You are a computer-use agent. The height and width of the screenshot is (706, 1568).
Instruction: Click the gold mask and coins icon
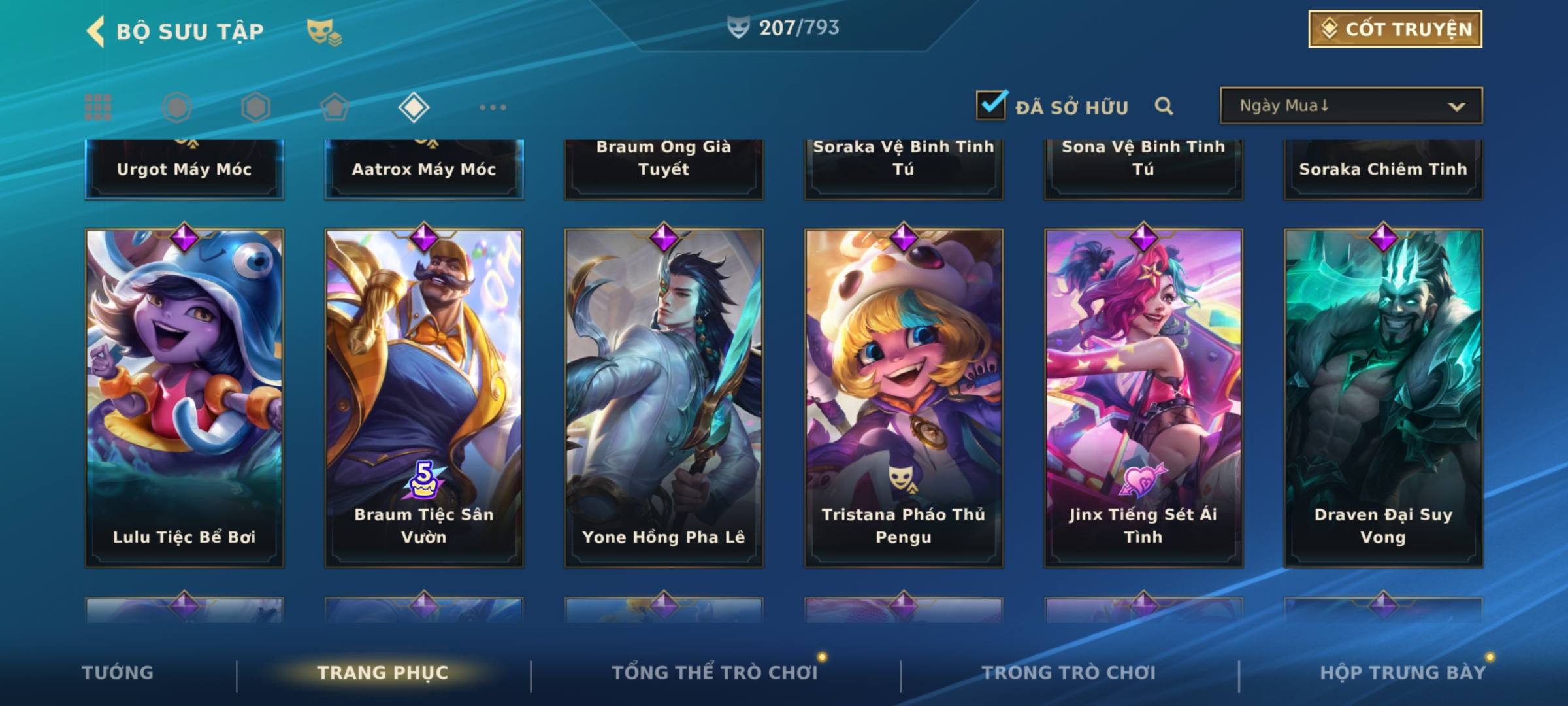pos(323,31)
